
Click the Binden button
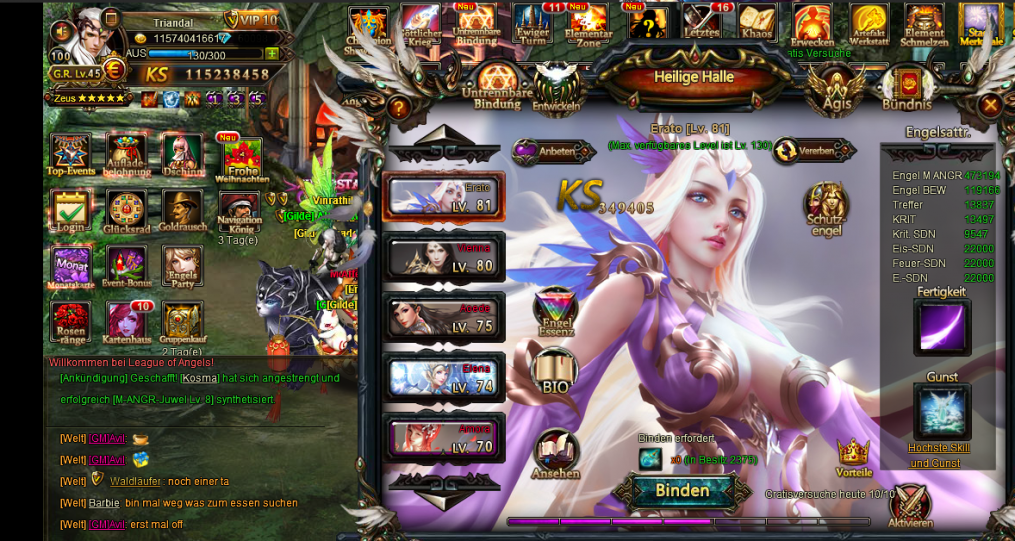682,491
